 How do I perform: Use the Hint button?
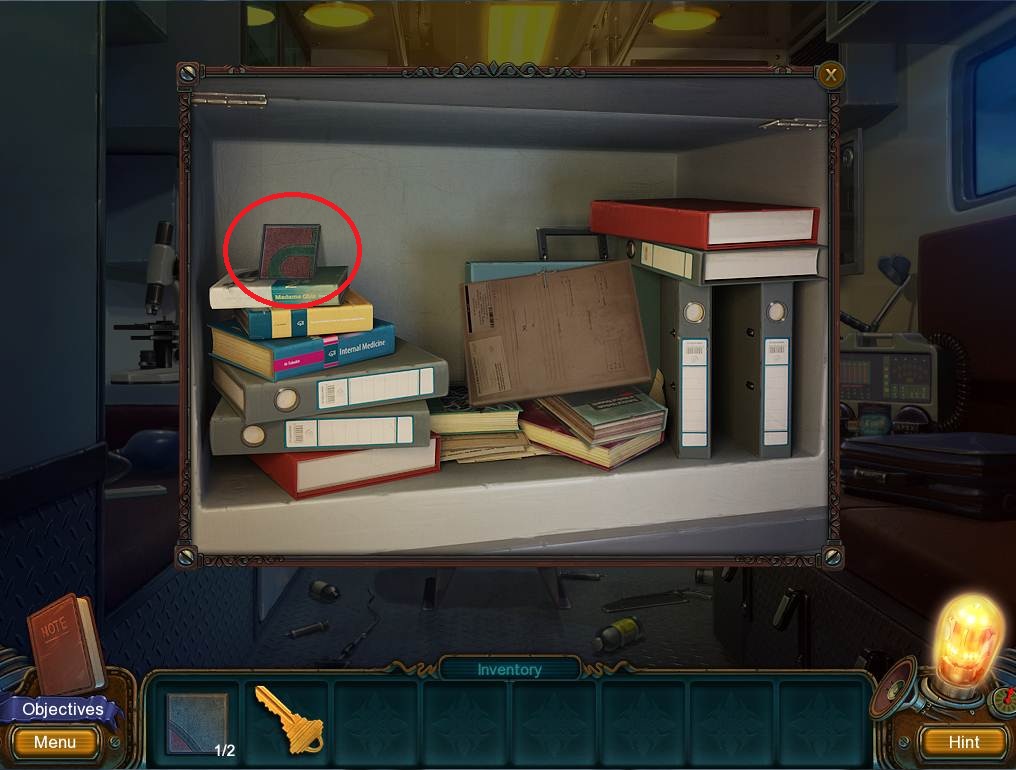964,742
